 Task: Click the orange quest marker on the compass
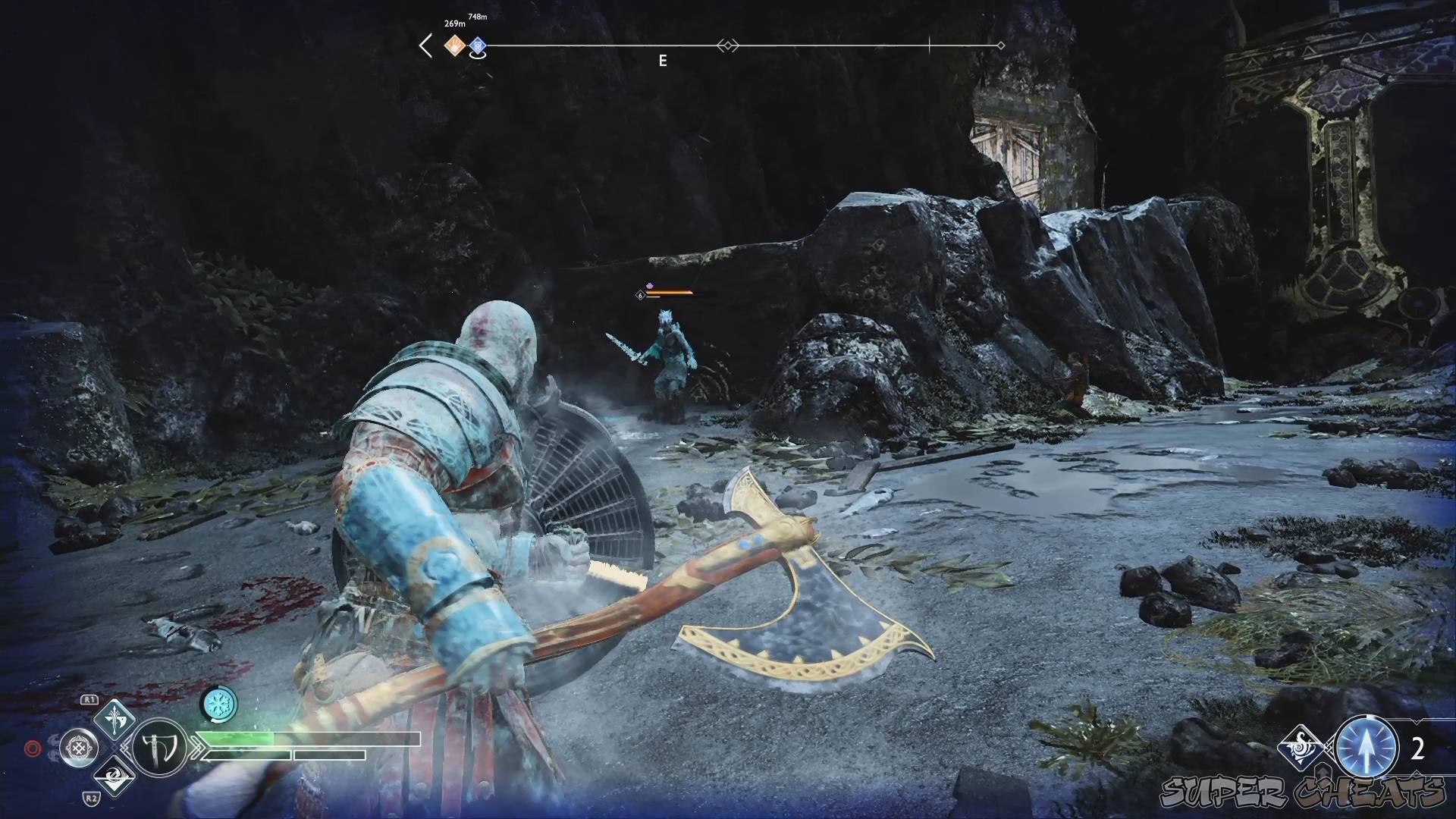454,46
